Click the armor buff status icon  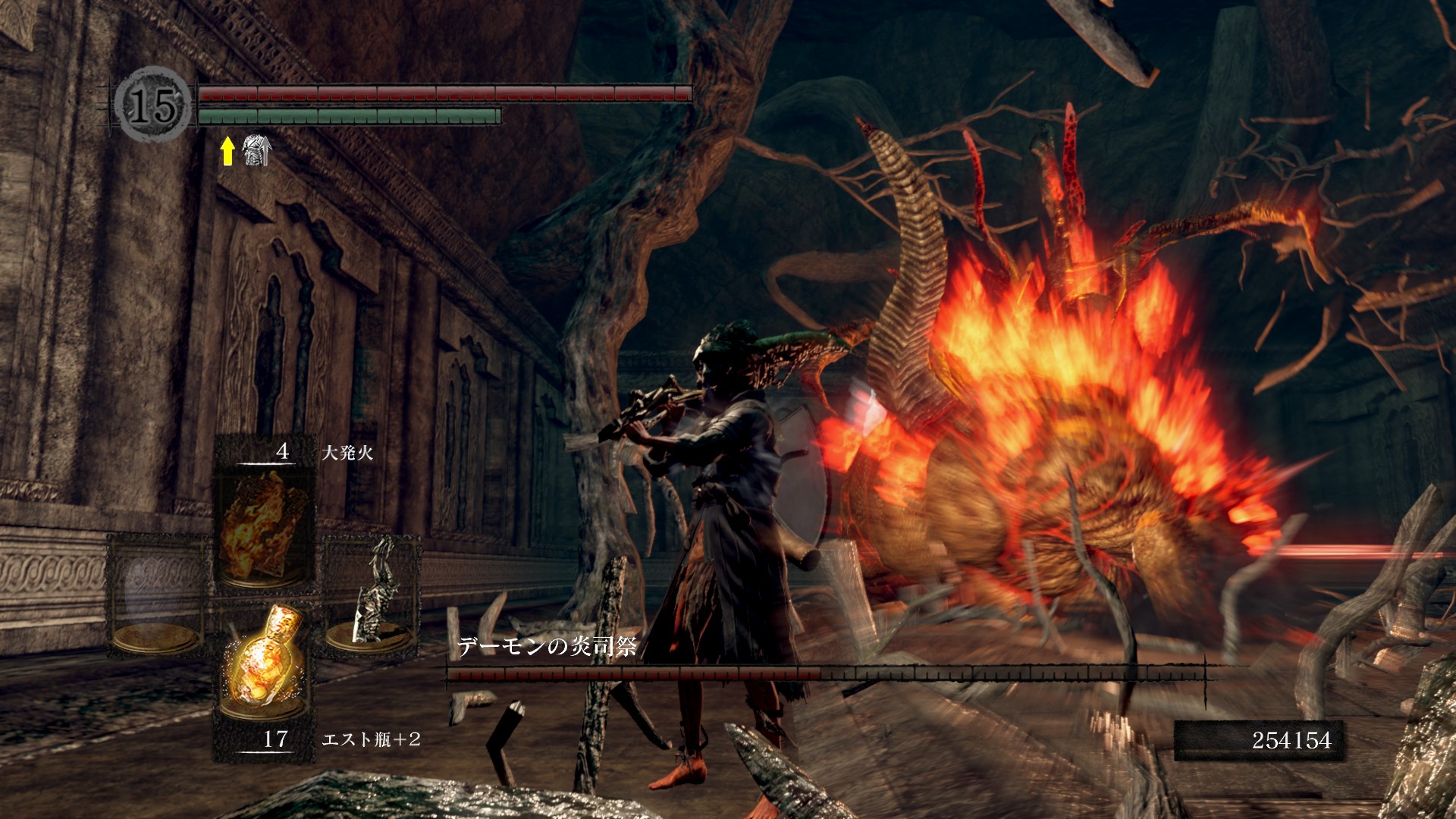256,150
